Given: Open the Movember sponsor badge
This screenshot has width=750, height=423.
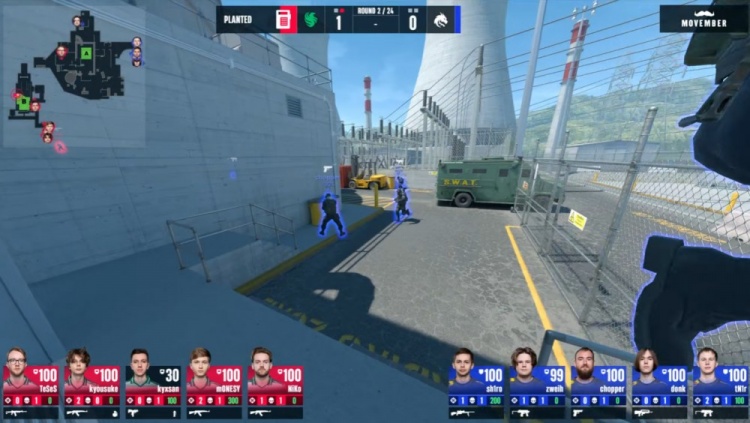Looking at the screenshot, I should pyautogui.click(x=703, y=17).
